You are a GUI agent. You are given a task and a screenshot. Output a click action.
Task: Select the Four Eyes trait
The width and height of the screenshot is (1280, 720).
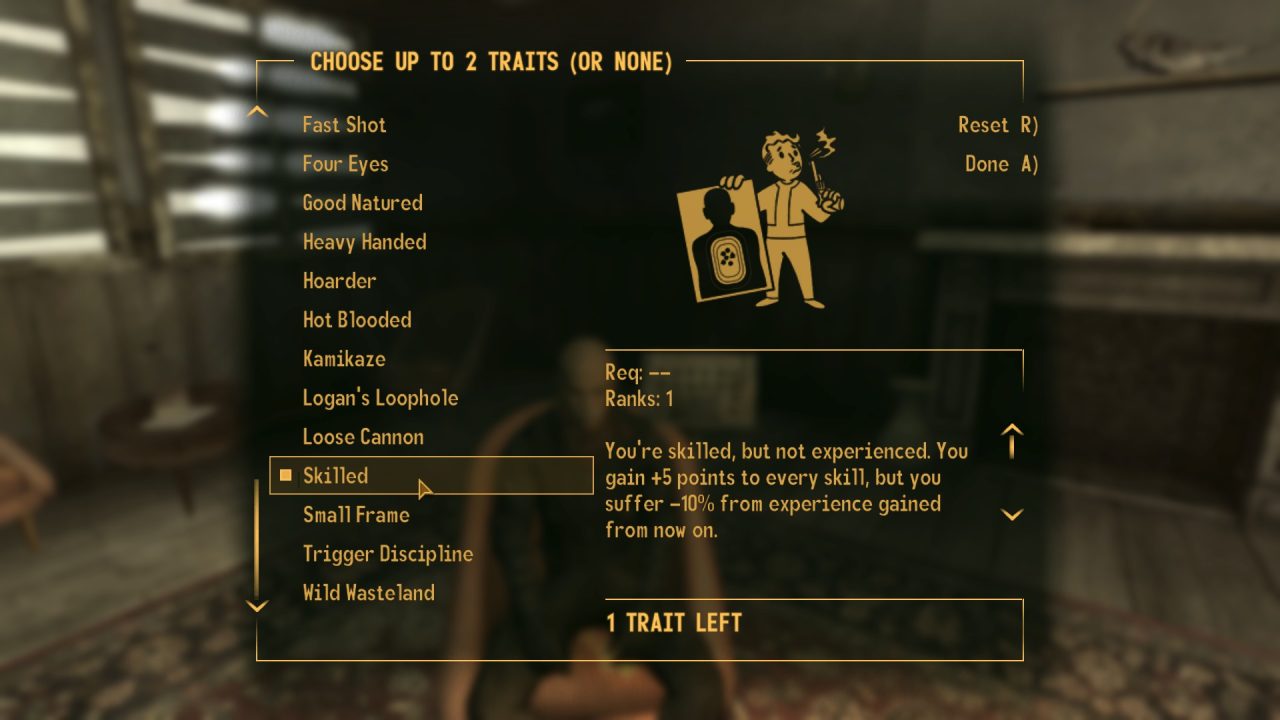point(345,163)
